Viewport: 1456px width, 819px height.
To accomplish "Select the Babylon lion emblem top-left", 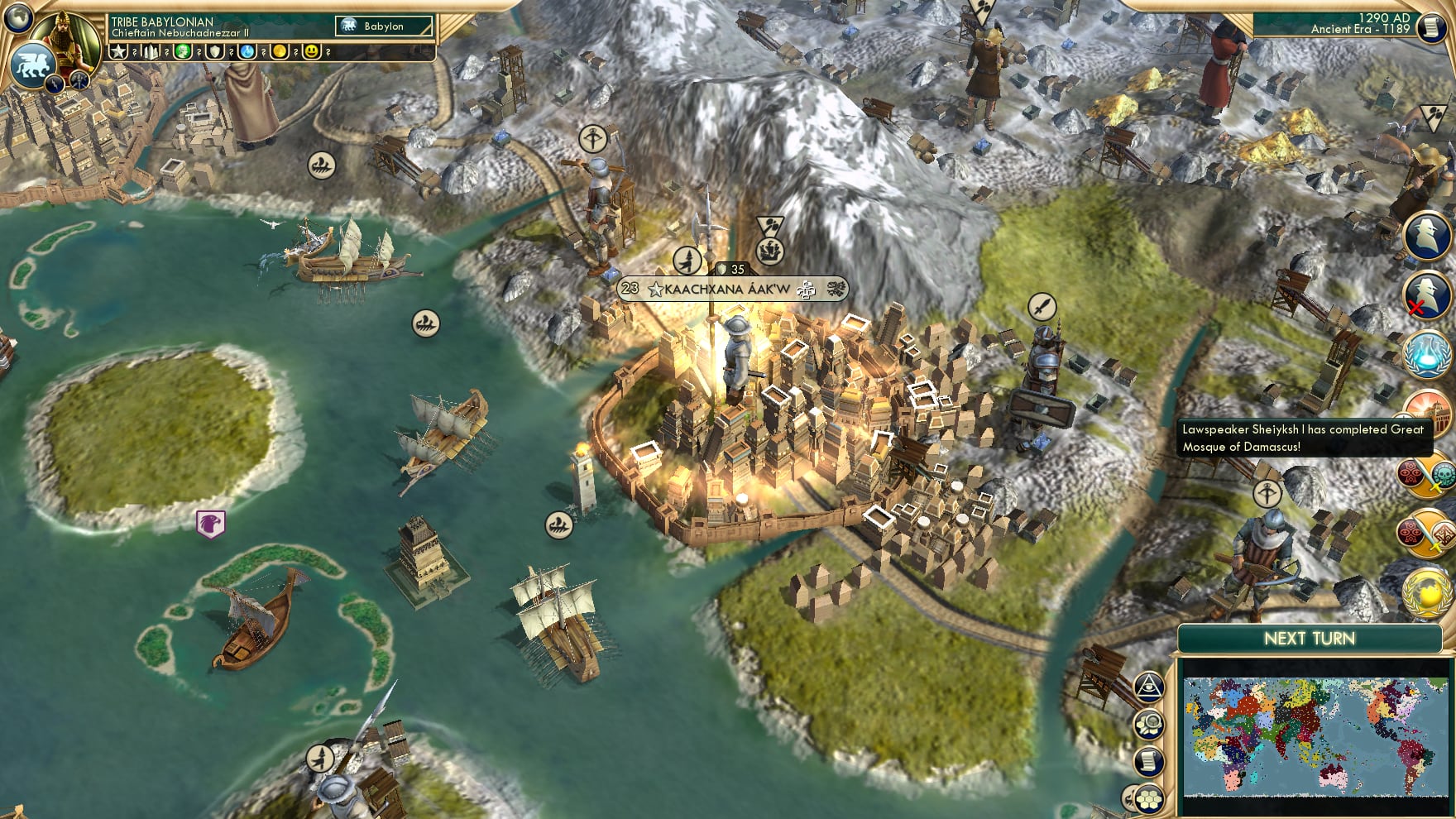I will (34, 66).
